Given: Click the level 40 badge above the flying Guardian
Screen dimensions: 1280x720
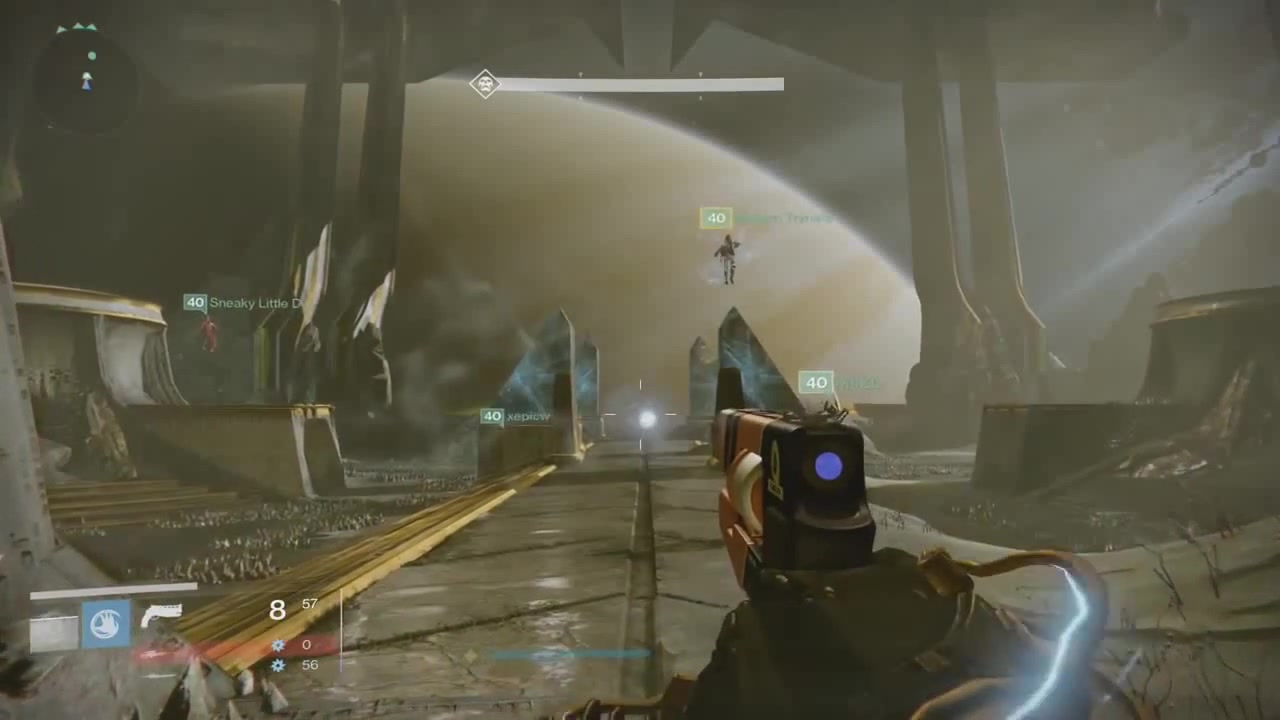Looking at the screenshot, I should (x=716, y=218).
